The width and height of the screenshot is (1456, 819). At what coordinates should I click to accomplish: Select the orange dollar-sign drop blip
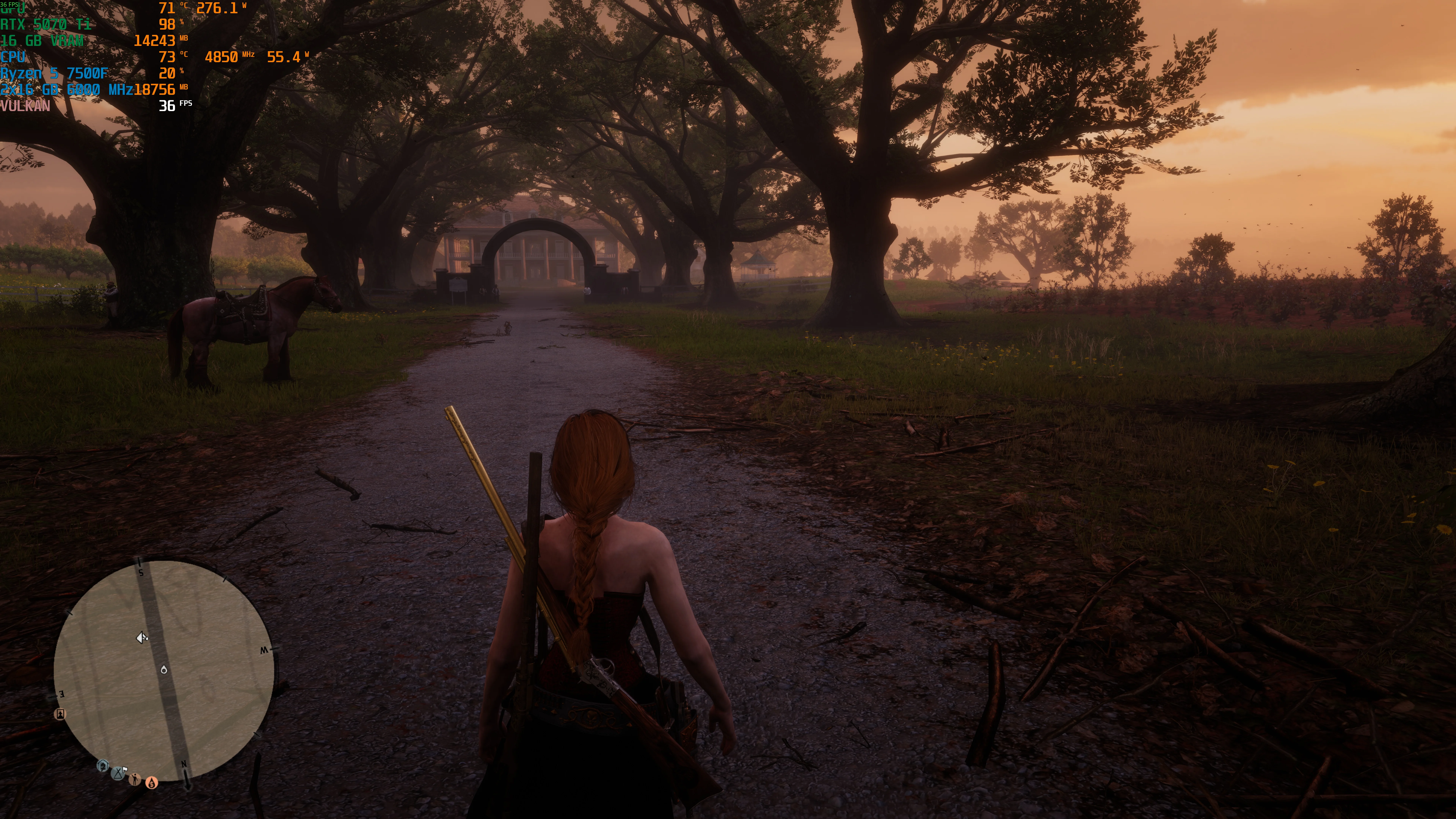click(151, 783)
